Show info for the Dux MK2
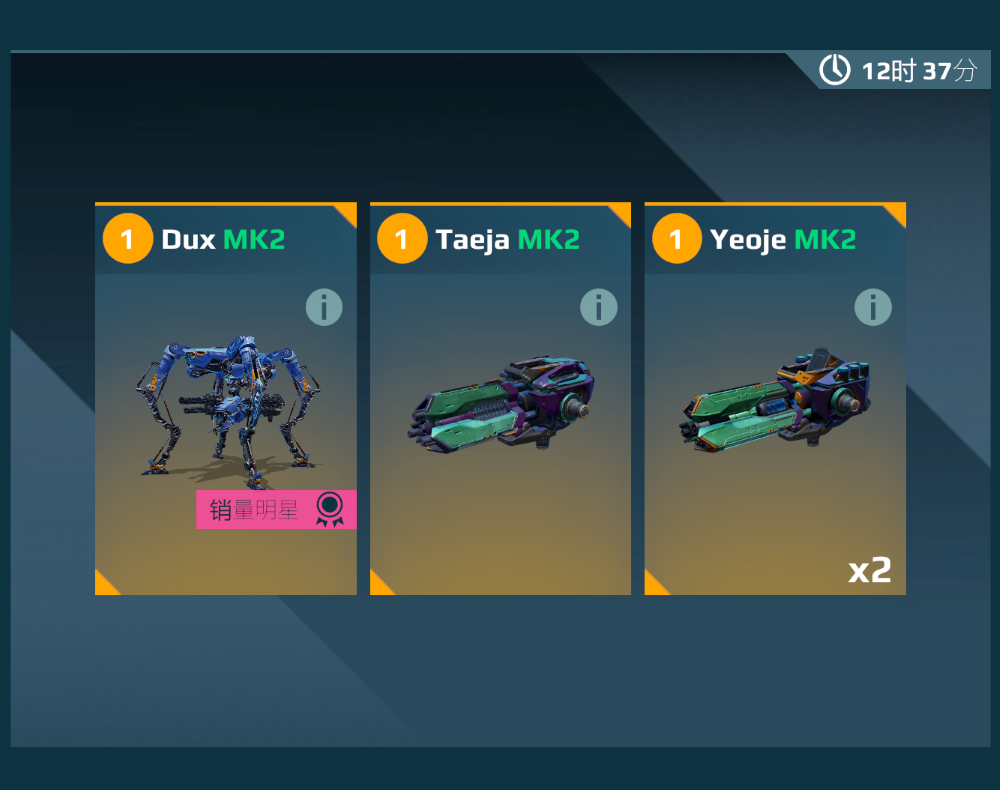The height and width of the screenshot is (790, 1000). coord(324,307)
